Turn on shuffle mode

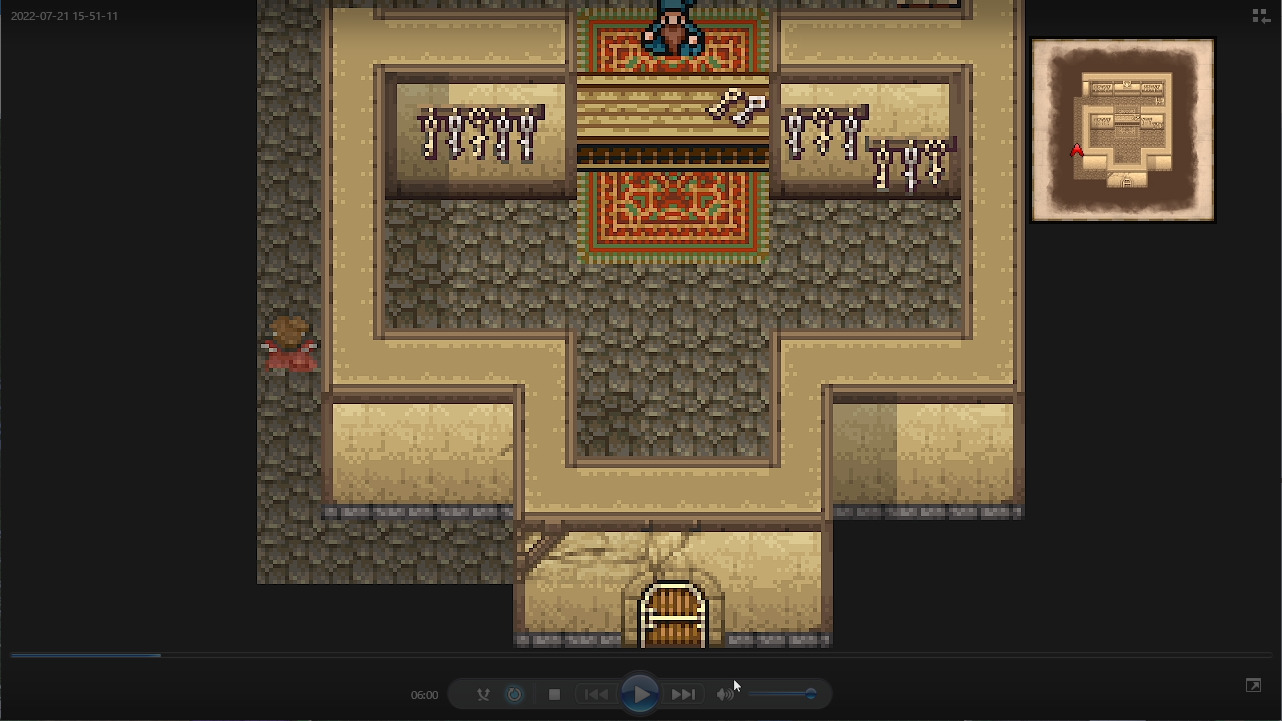[483, 694]
